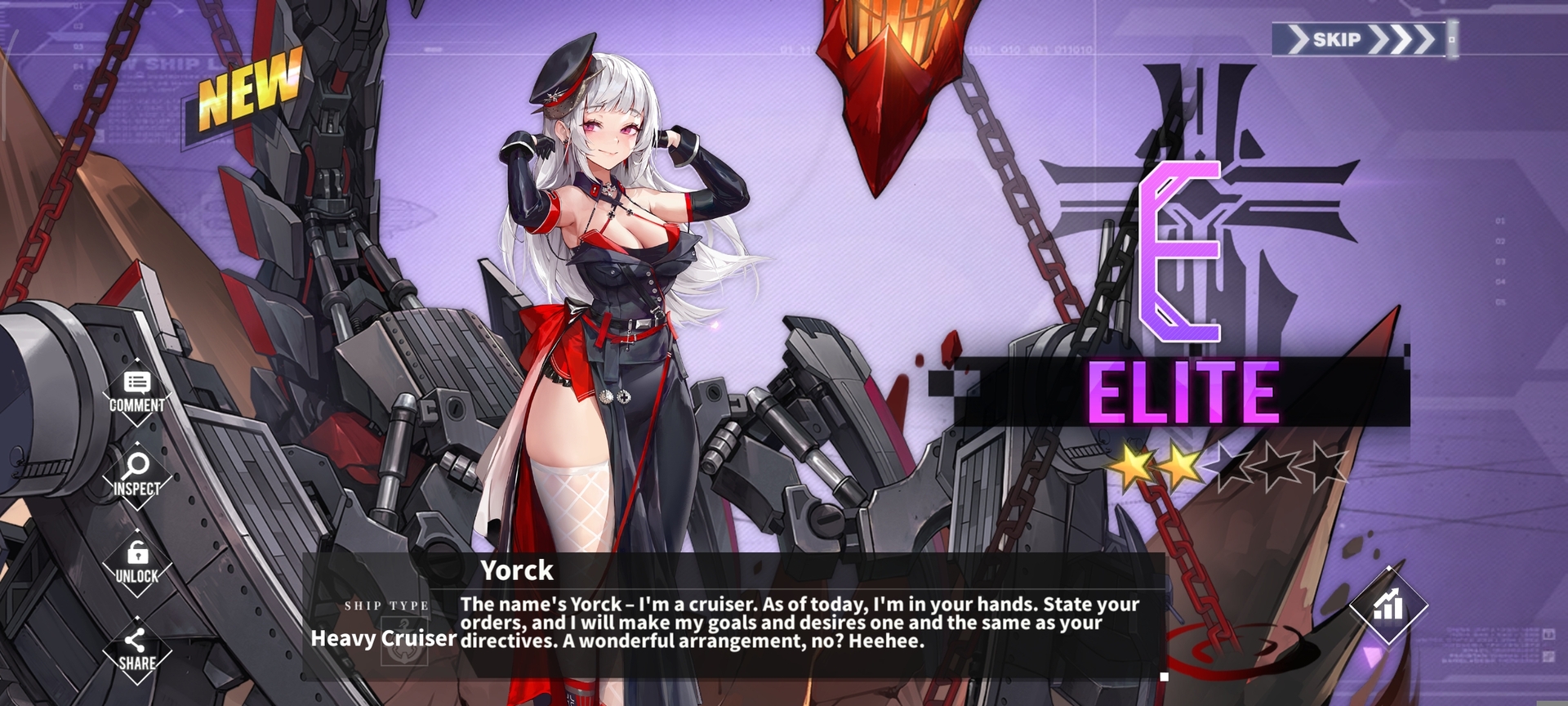Viewport: 1568px width, 706px height.
Task: Open the Comment section for Yorck
Action: point(137,392)
